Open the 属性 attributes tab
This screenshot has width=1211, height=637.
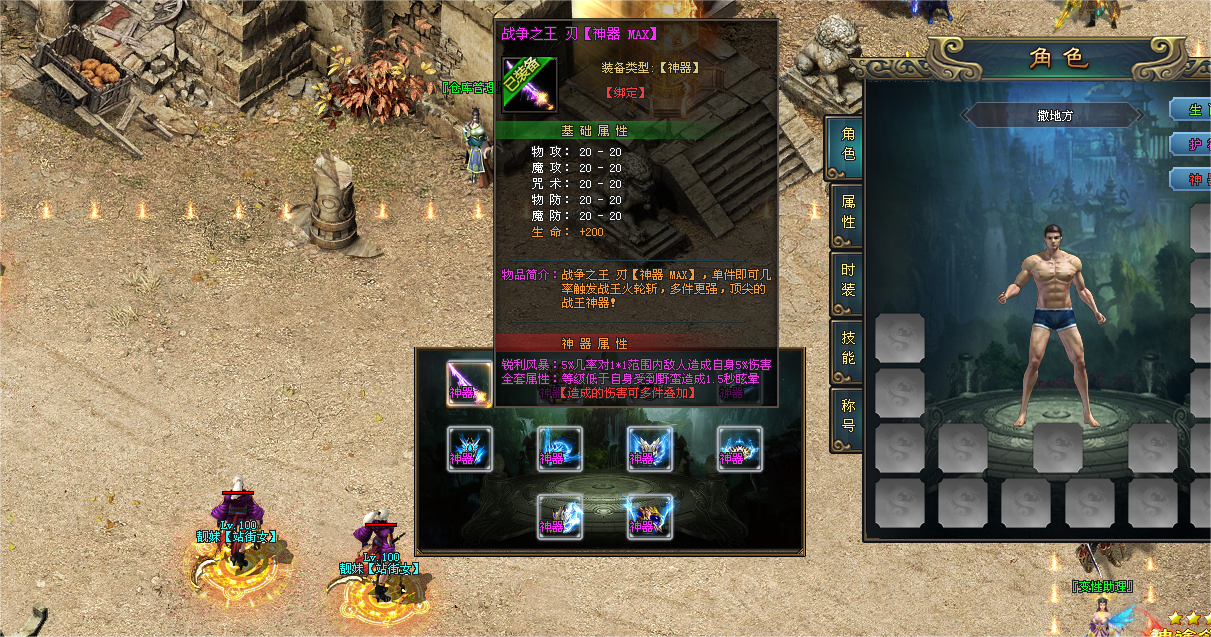(x=846, y=211)
